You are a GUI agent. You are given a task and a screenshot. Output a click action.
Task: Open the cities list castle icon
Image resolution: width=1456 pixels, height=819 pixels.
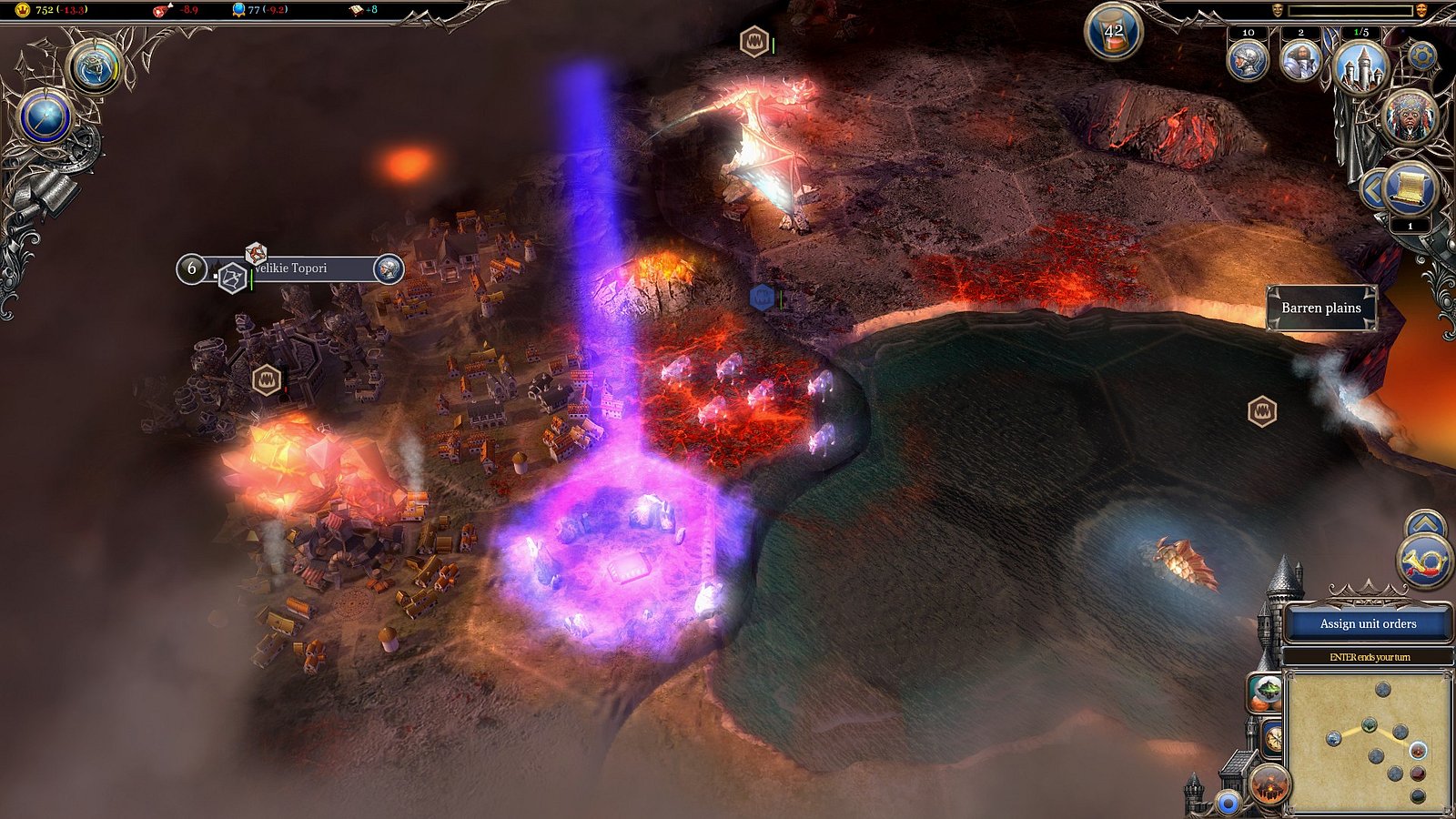click(1361, 66)
